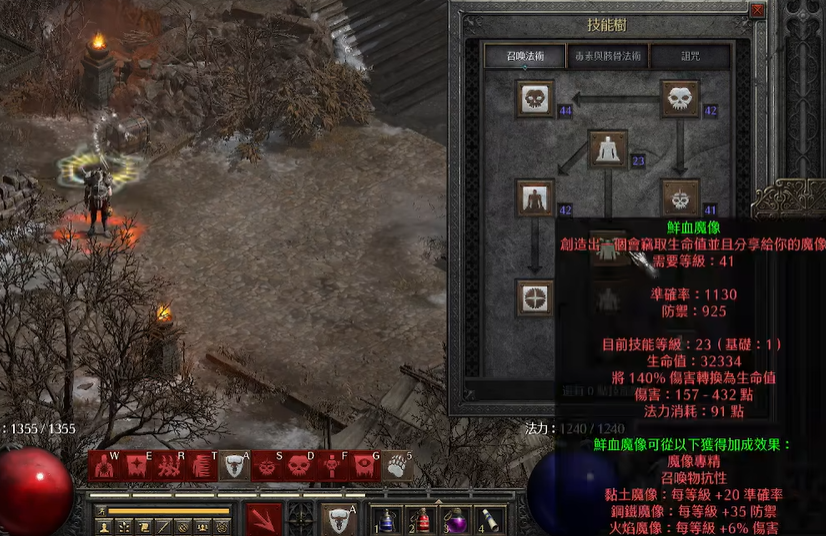Show the 詛咒 skill tab

690,56
